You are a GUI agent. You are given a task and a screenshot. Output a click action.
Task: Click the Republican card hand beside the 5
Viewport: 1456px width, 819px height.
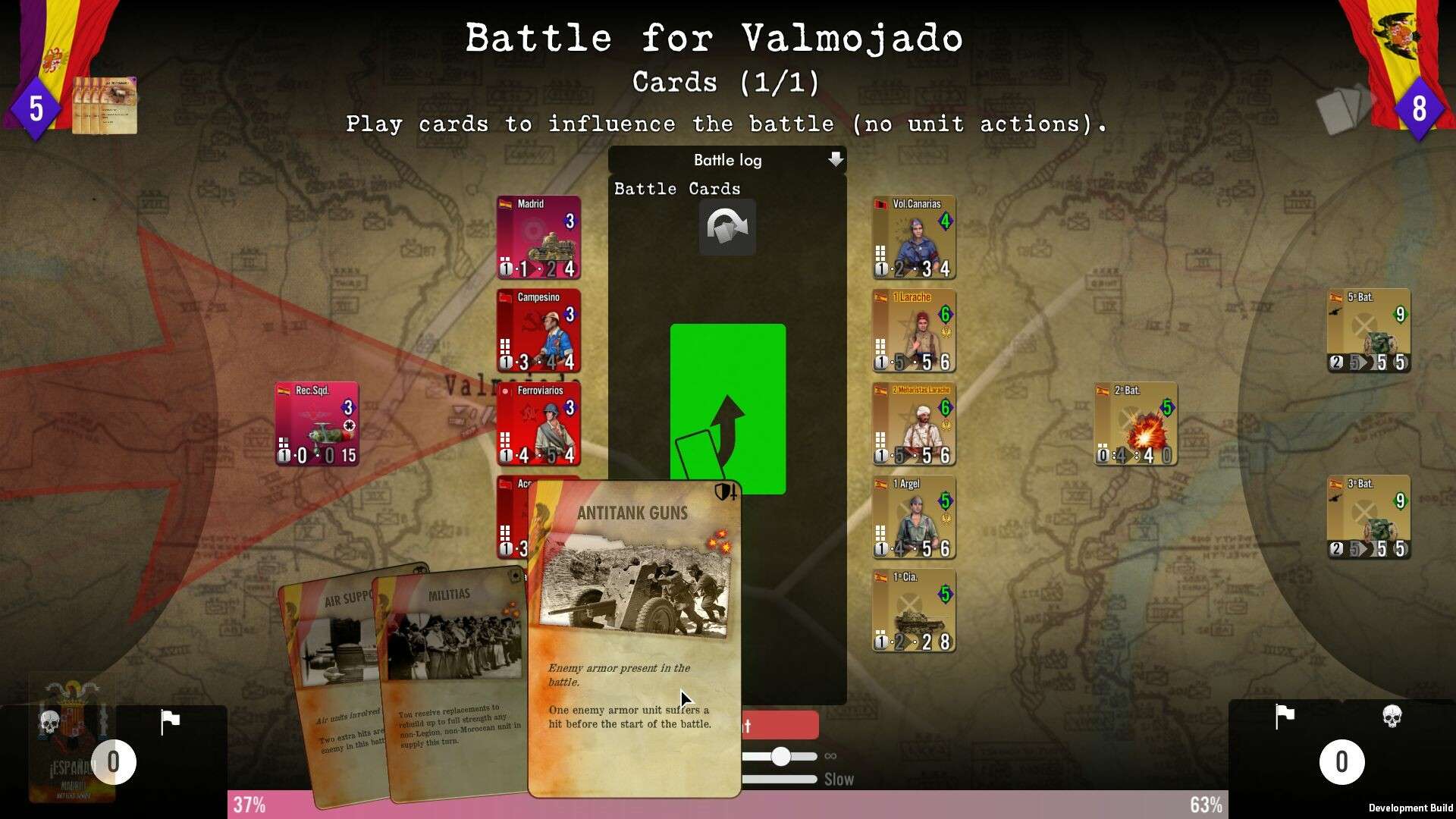pyautogui.click(x=105, y=106)
